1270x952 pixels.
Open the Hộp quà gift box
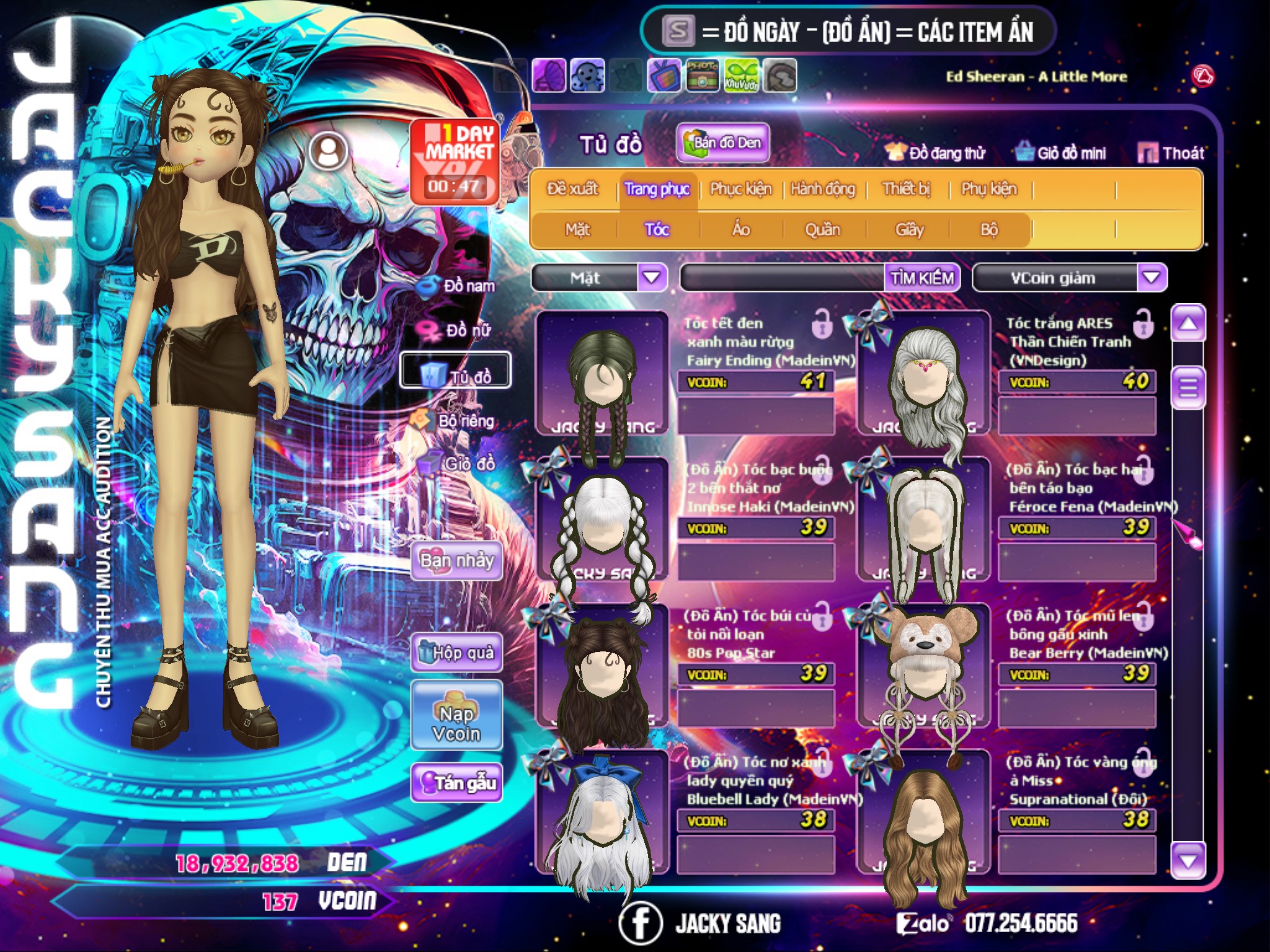(456, 653)
